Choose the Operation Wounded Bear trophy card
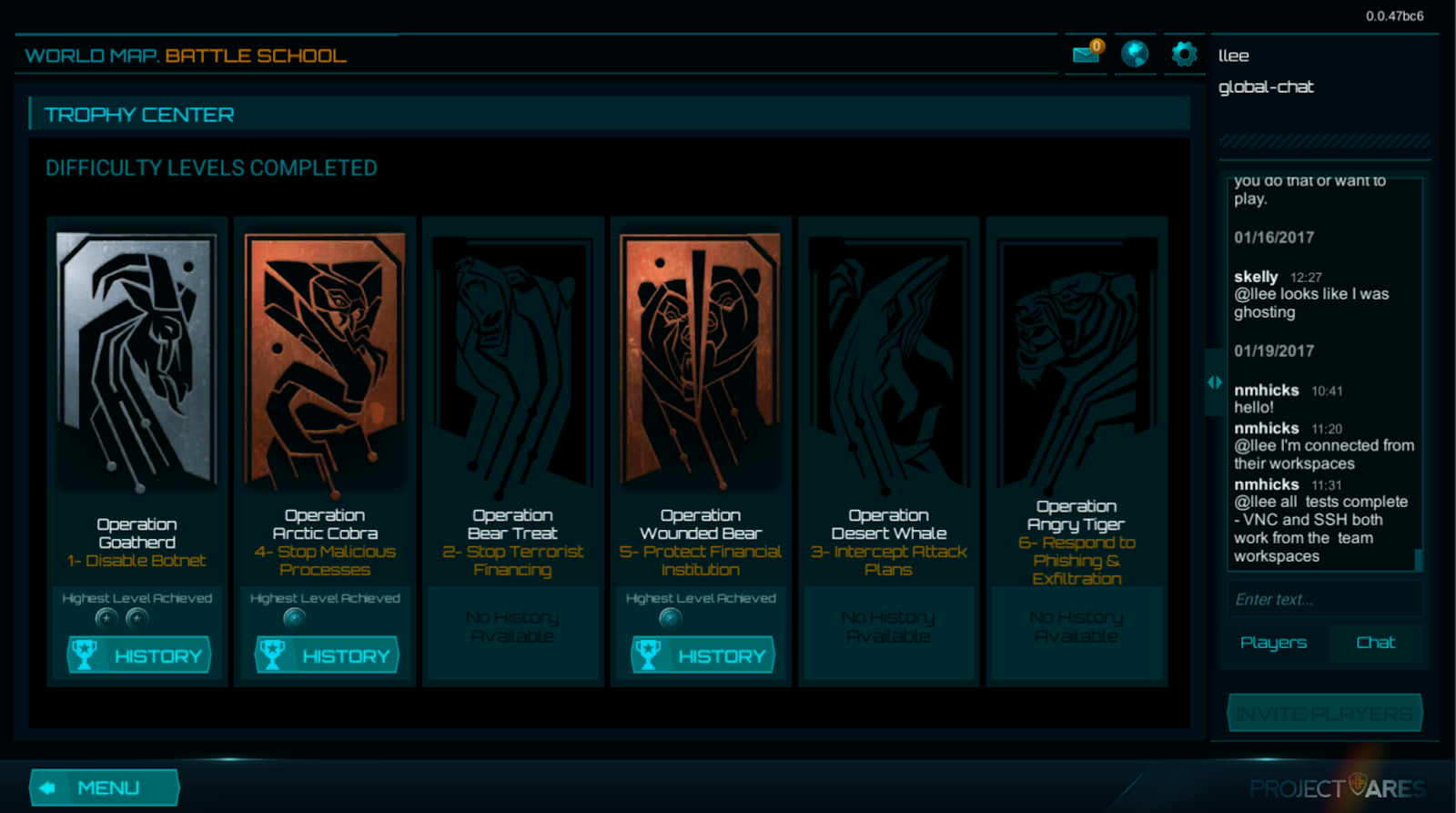1456x813 pixels. (x=701, y=360)
